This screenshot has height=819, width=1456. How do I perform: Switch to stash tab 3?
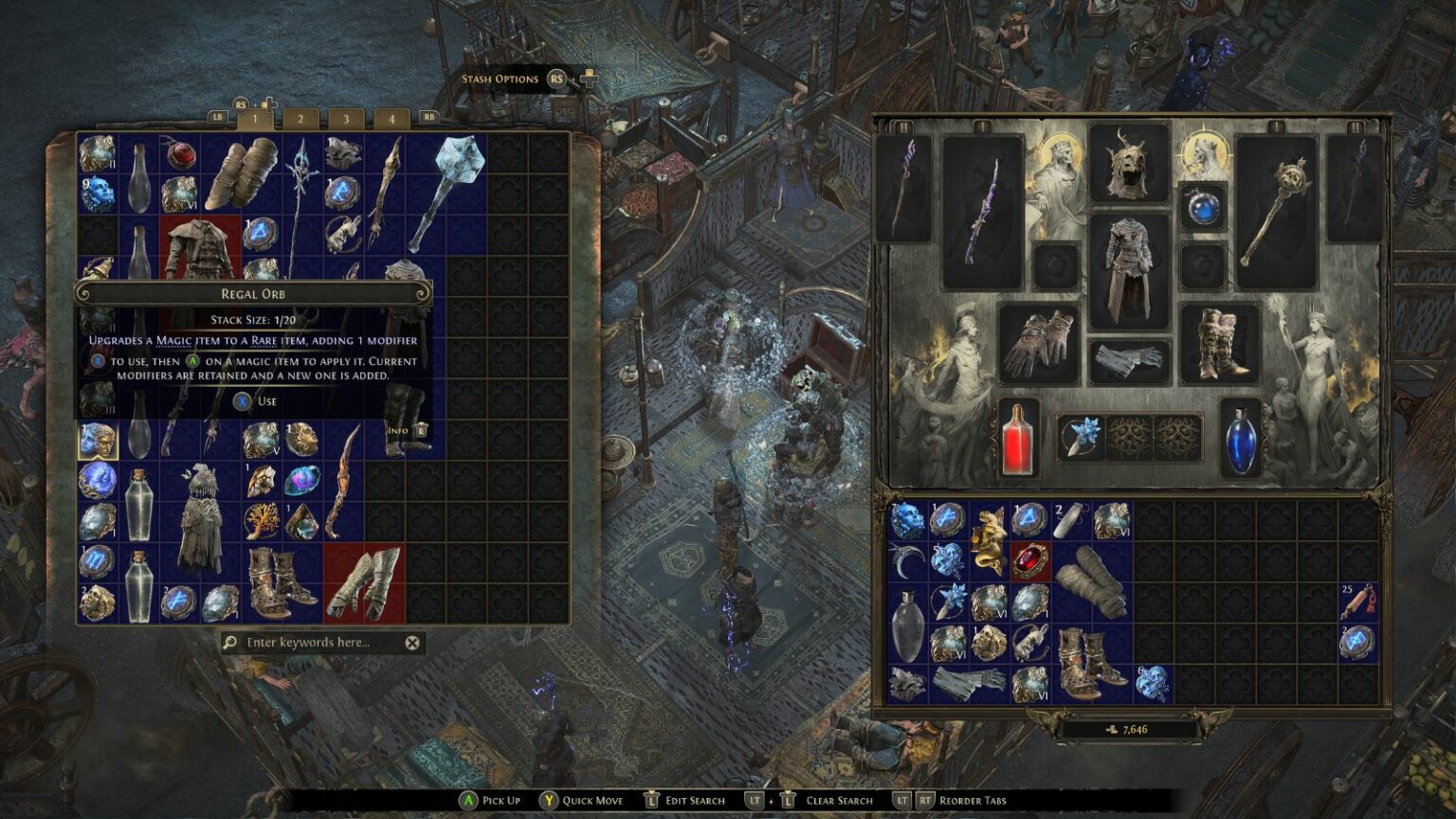tap(344, 119)
